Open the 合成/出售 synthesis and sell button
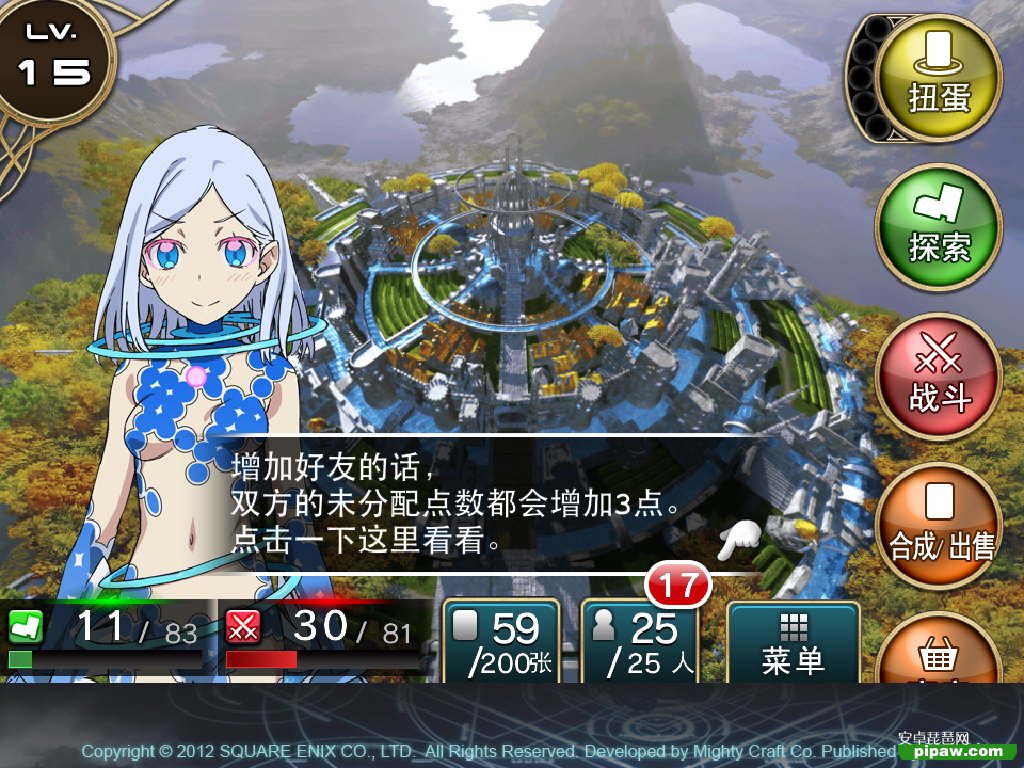Image resolution: width=1024 pixels, height=768 pixels. (x=938, y=526)
